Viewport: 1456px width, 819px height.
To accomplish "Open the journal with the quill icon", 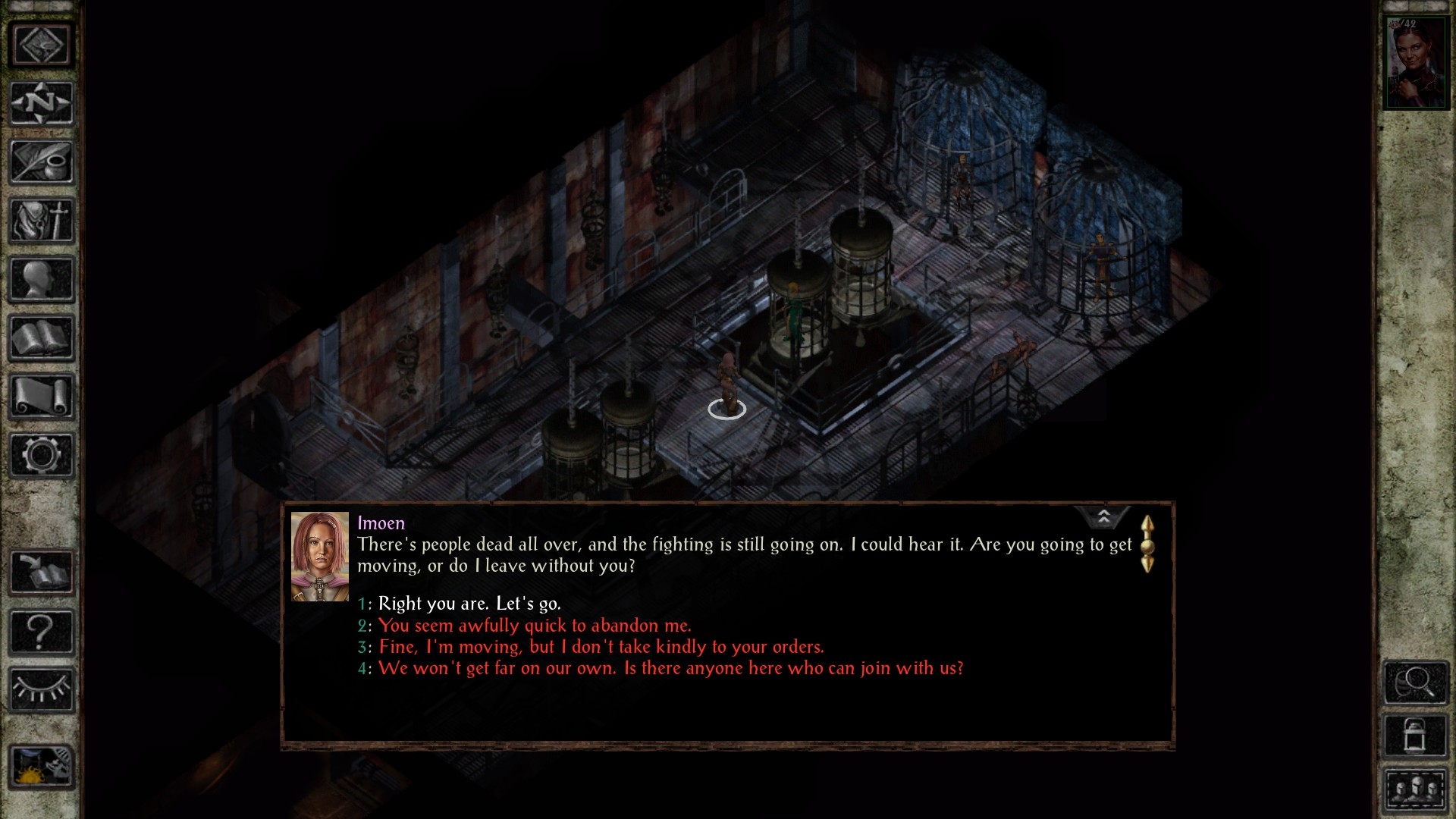I will pyautogui.click(x=42, y=162).
